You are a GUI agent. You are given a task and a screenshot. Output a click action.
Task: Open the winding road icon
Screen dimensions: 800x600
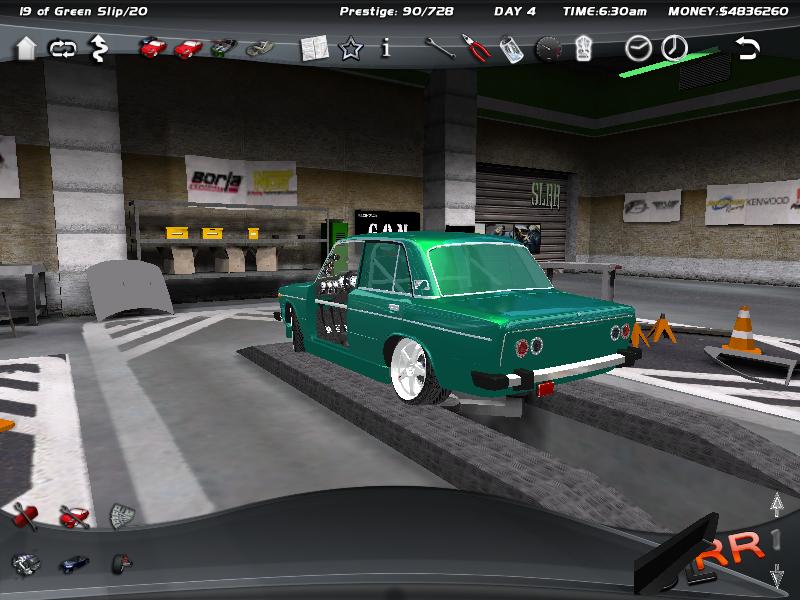[98, 46]
